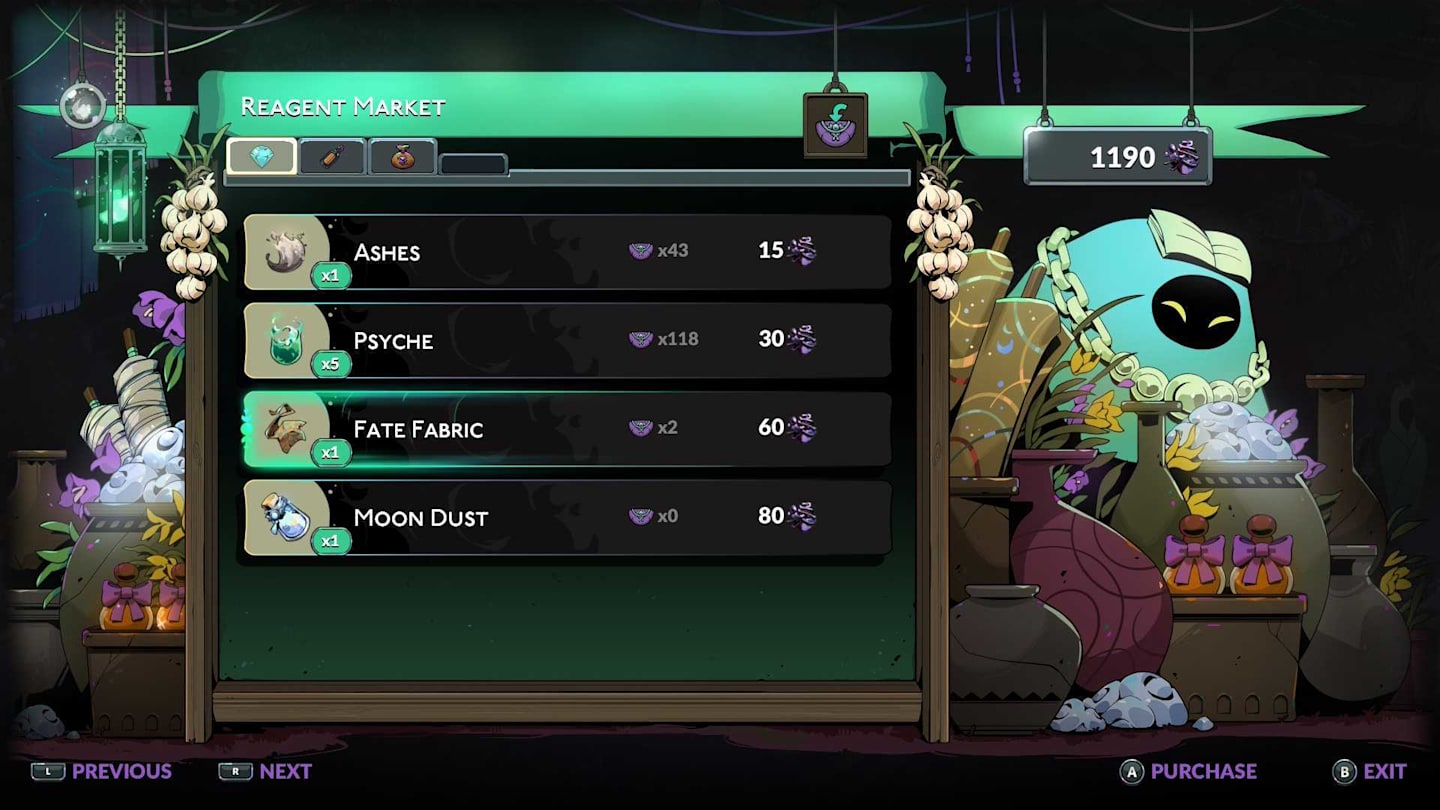Screen dimensions: 1440x810
Task: Switch to the coin pouch tab
Action: 402,157
